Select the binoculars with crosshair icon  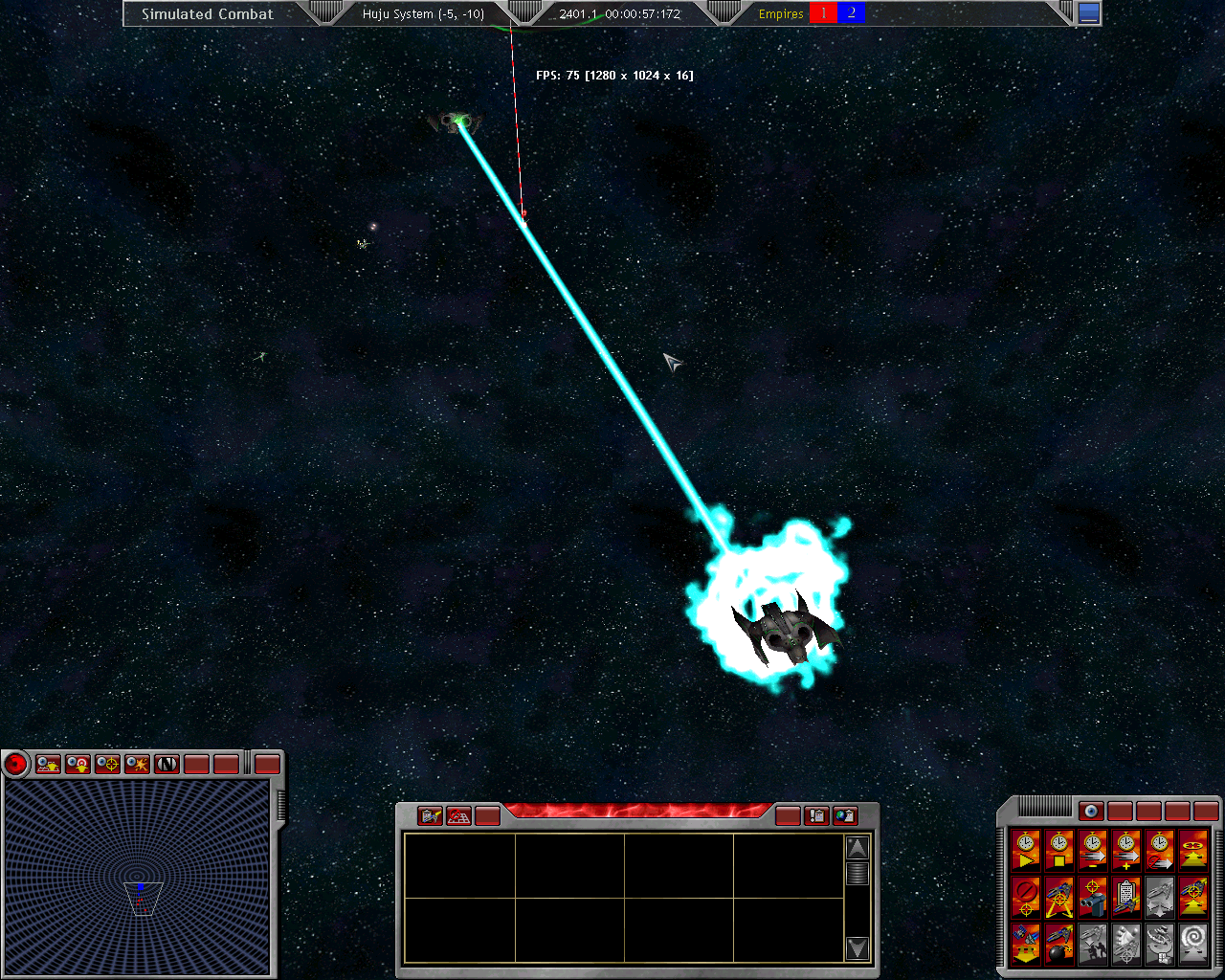point(1092,897)
